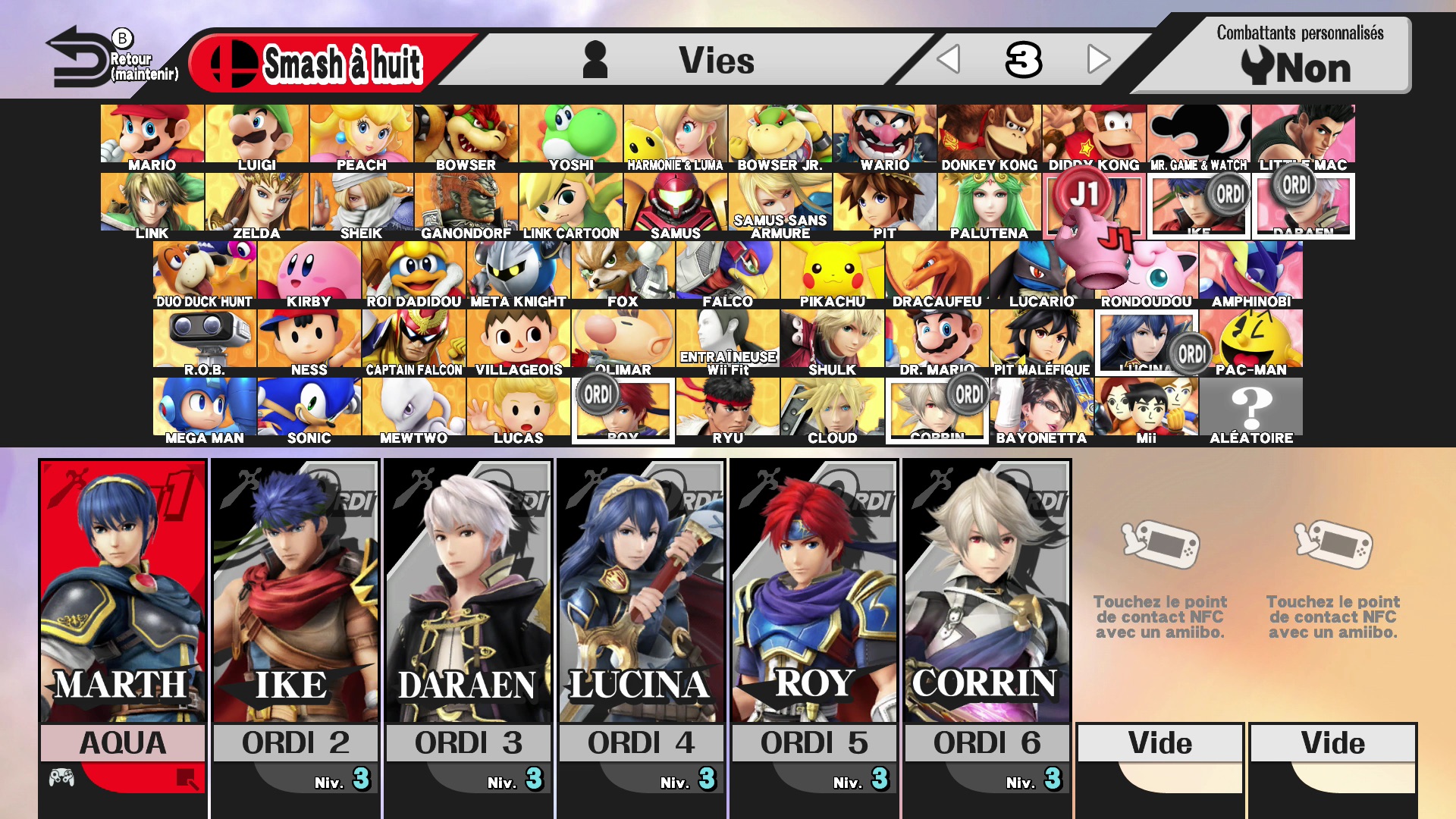Increase lives with the right arrow
The width and height of the screenshot is (1456, 819).
point(1097,59)
